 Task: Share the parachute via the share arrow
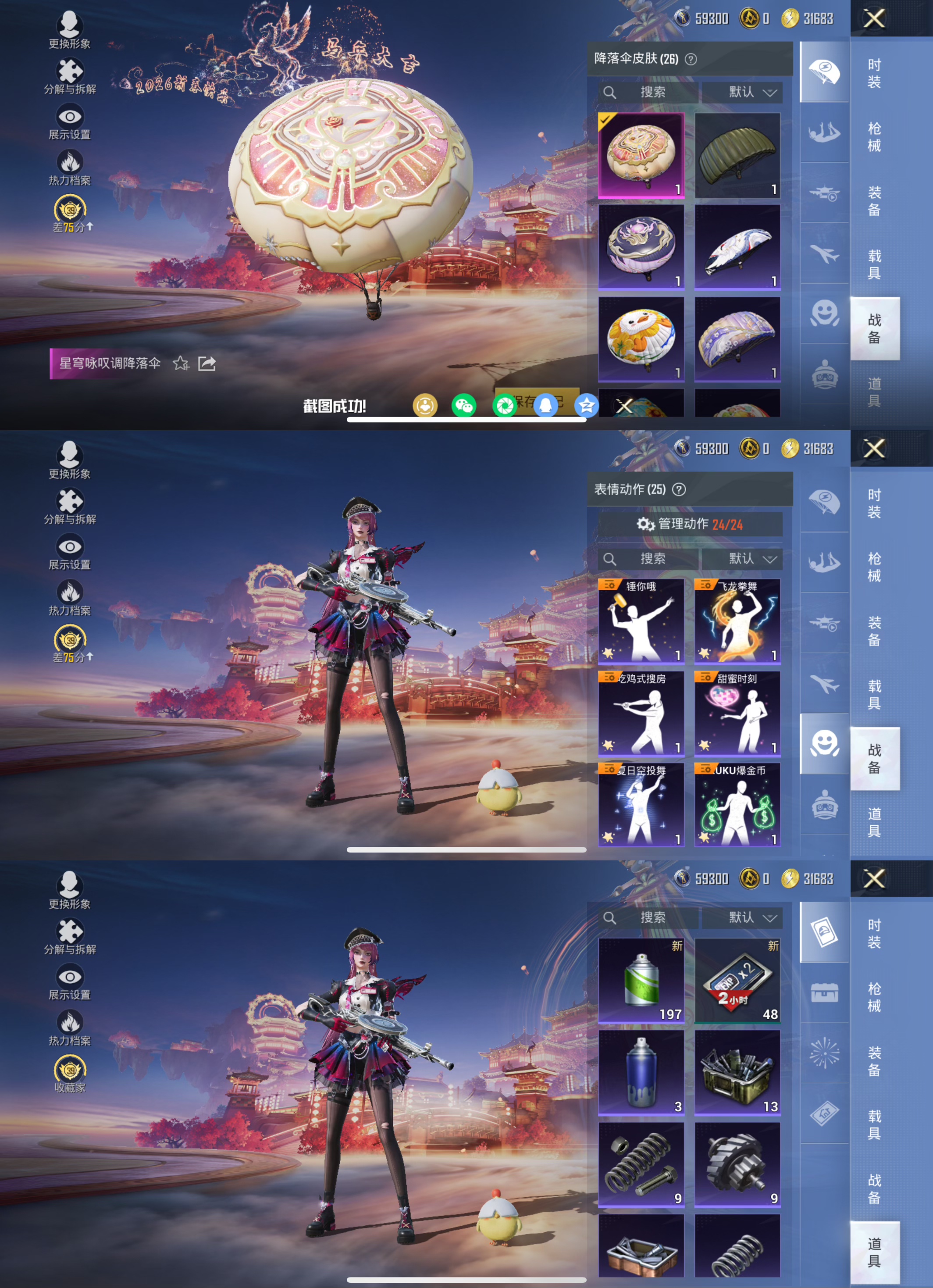pos(207,364)
